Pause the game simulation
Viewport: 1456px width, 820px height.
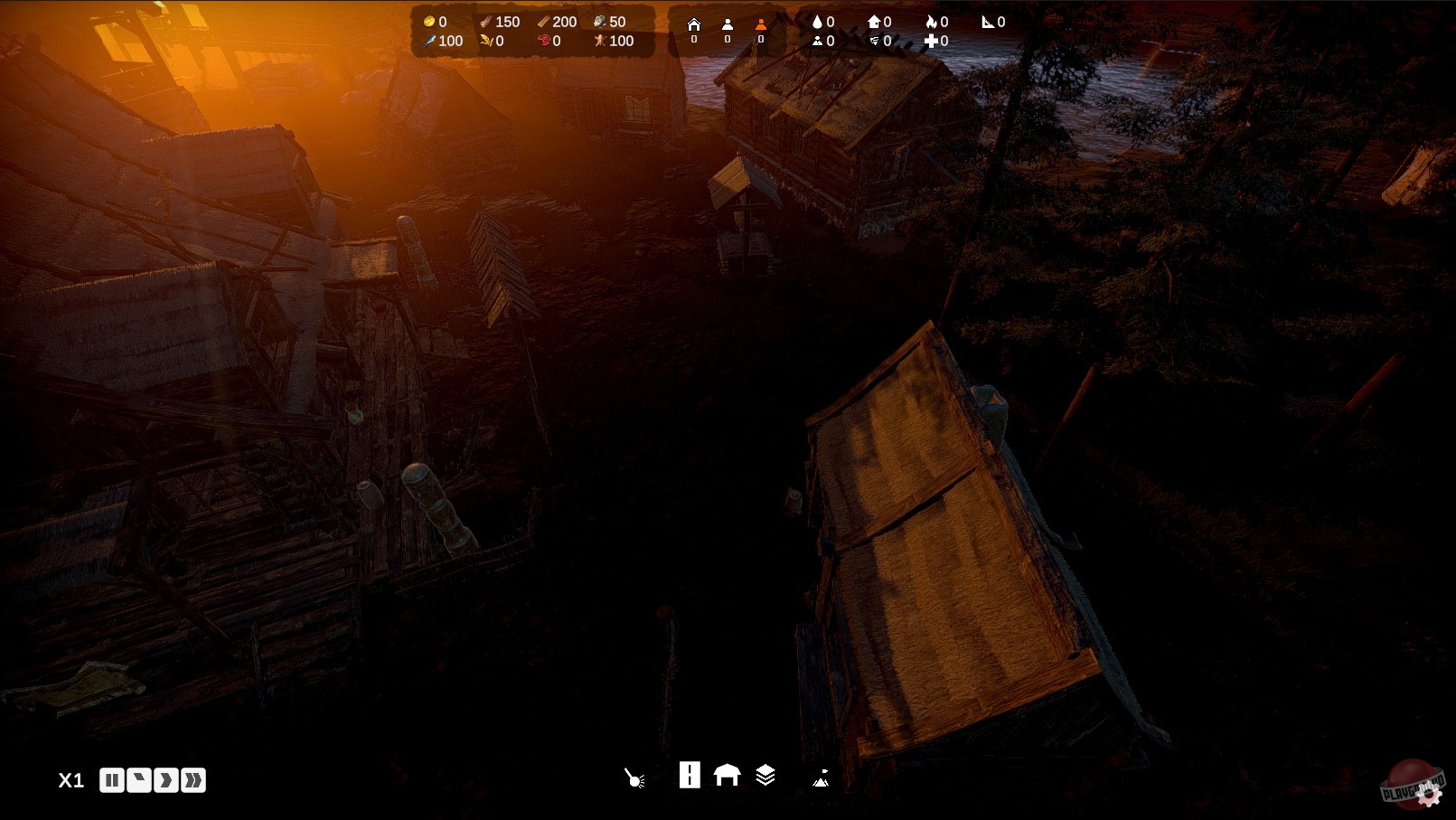(x=112, y=778)
